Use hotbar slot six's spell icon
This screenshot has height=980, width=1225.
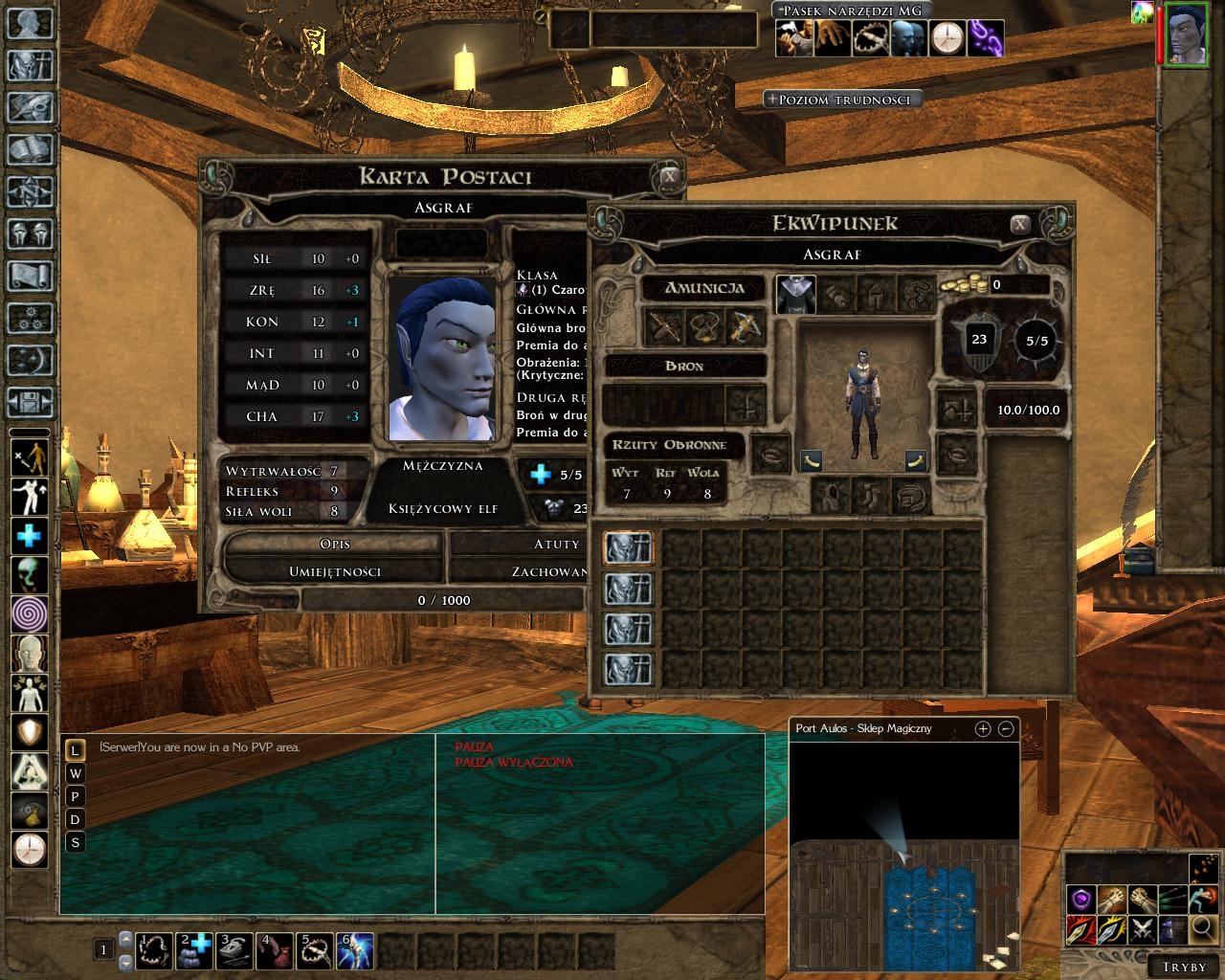[355, 950]
